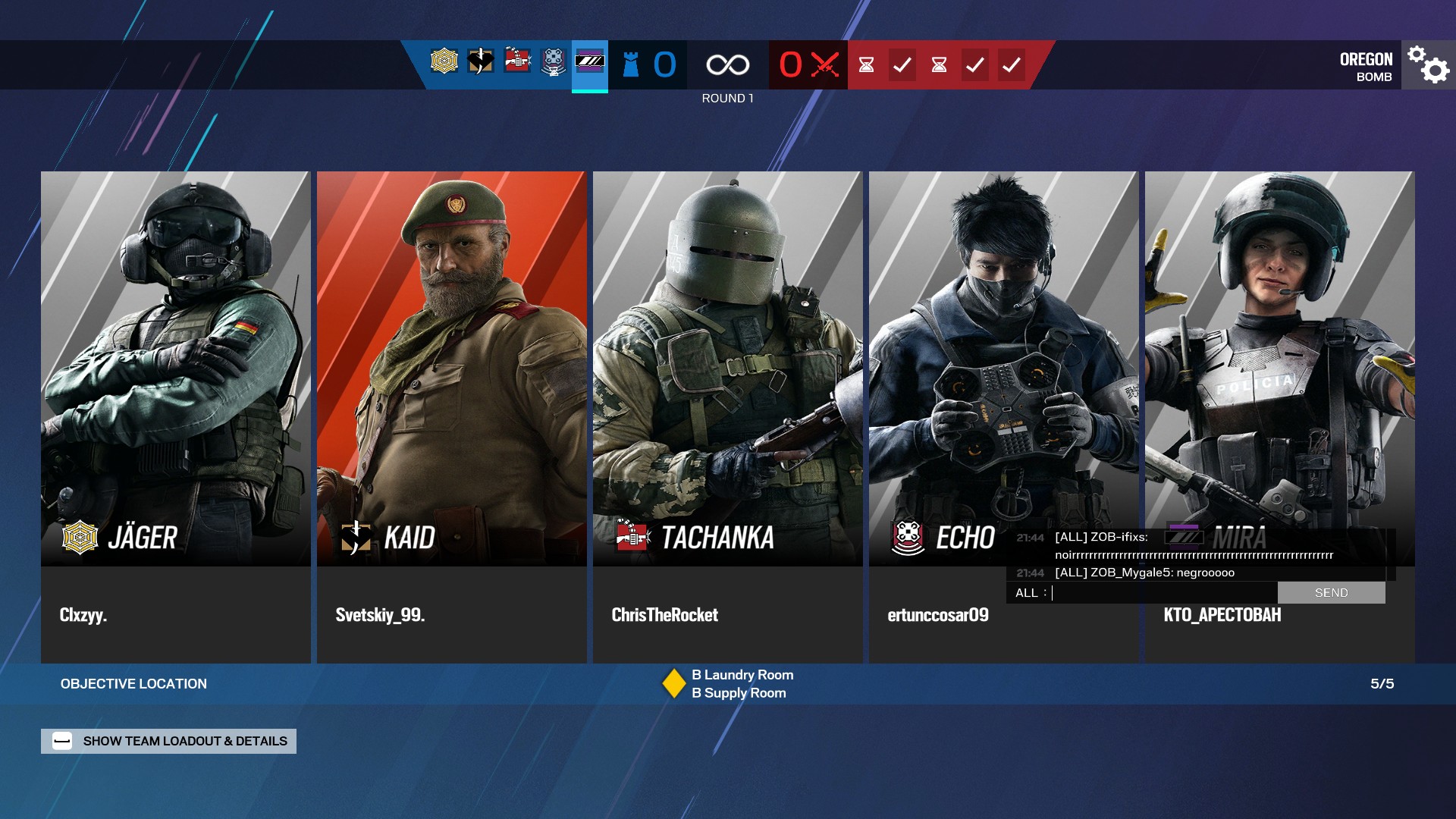Click the yellow objective location diamond marker
This screenshot has height=819, width=1456.
(673, 683)
